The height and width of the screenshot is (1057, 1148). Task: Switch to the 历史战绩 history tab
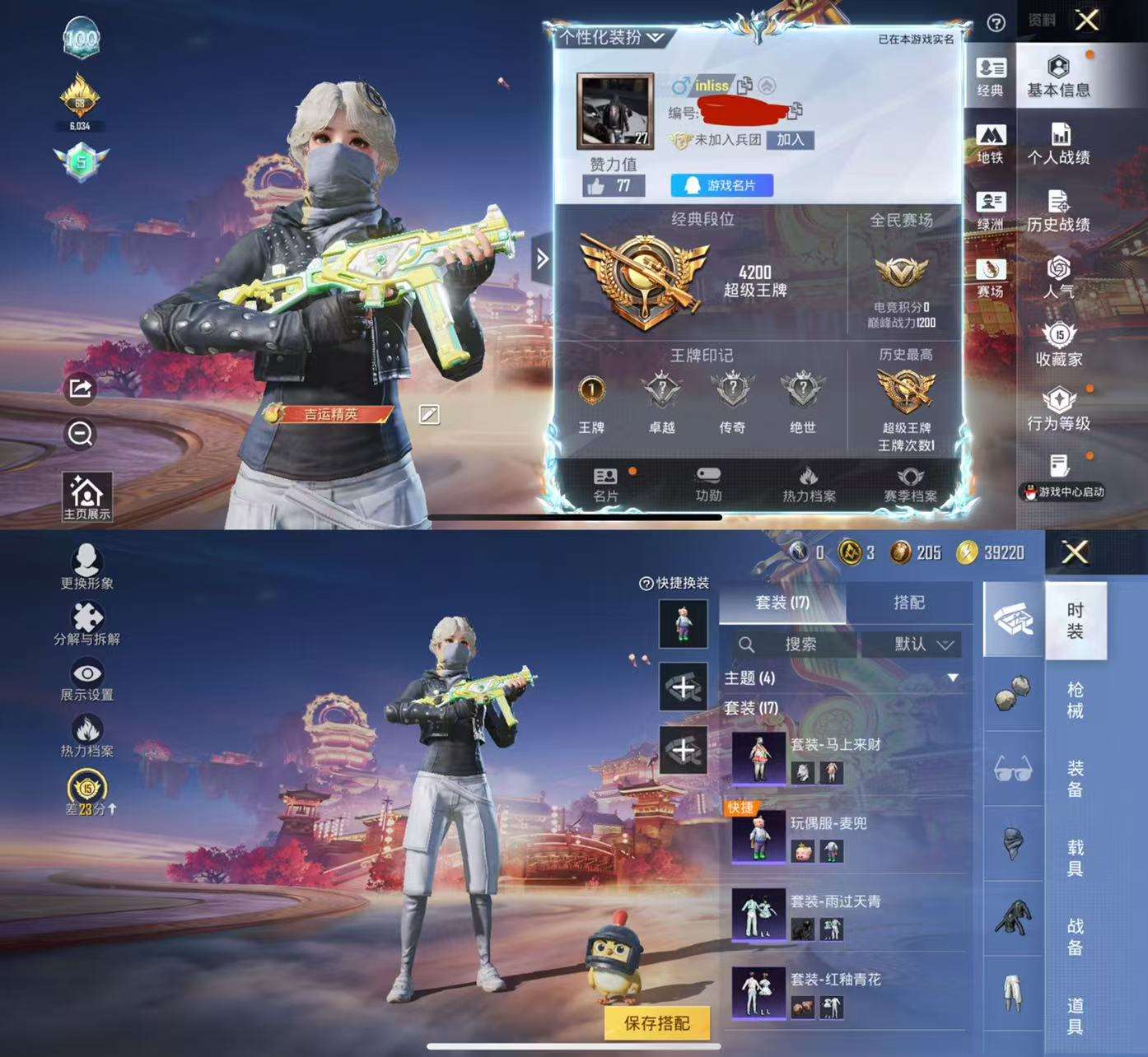(1058, 211)
